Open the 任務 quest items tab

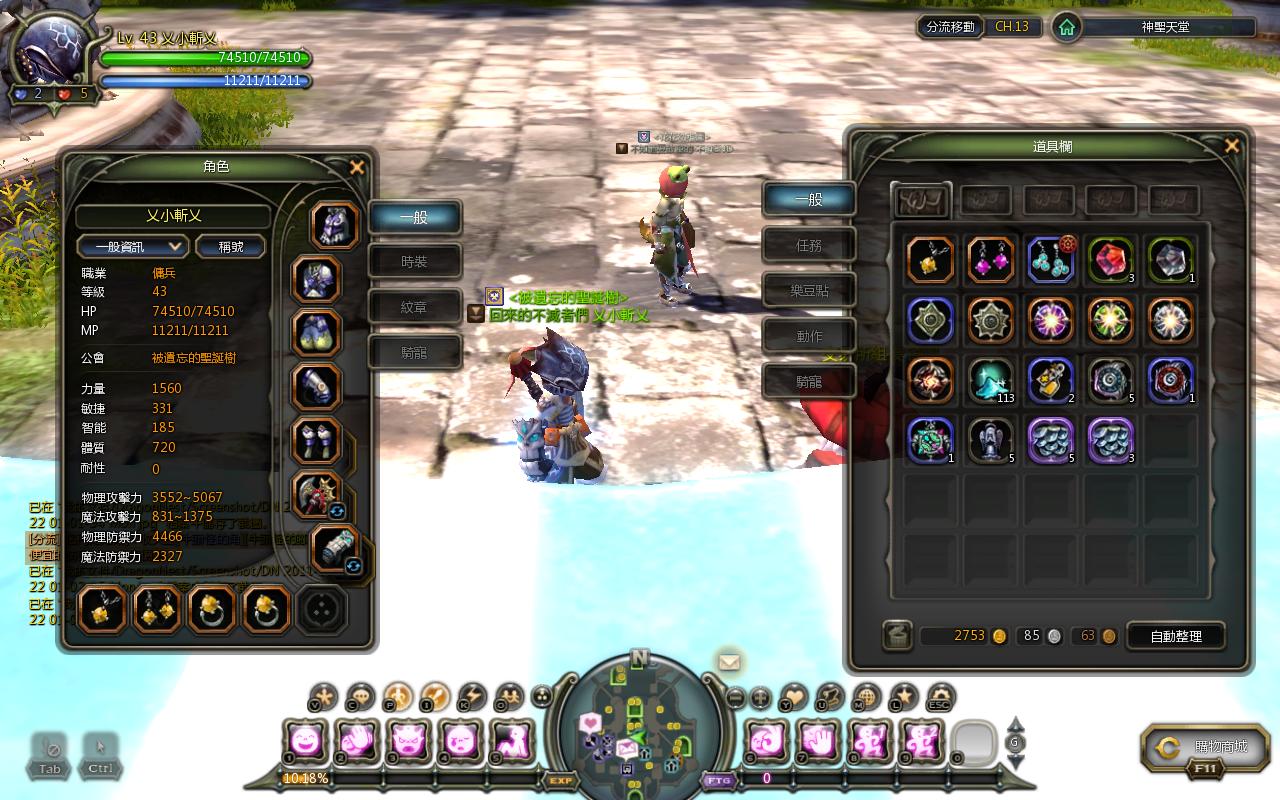[x=809, y=245]
